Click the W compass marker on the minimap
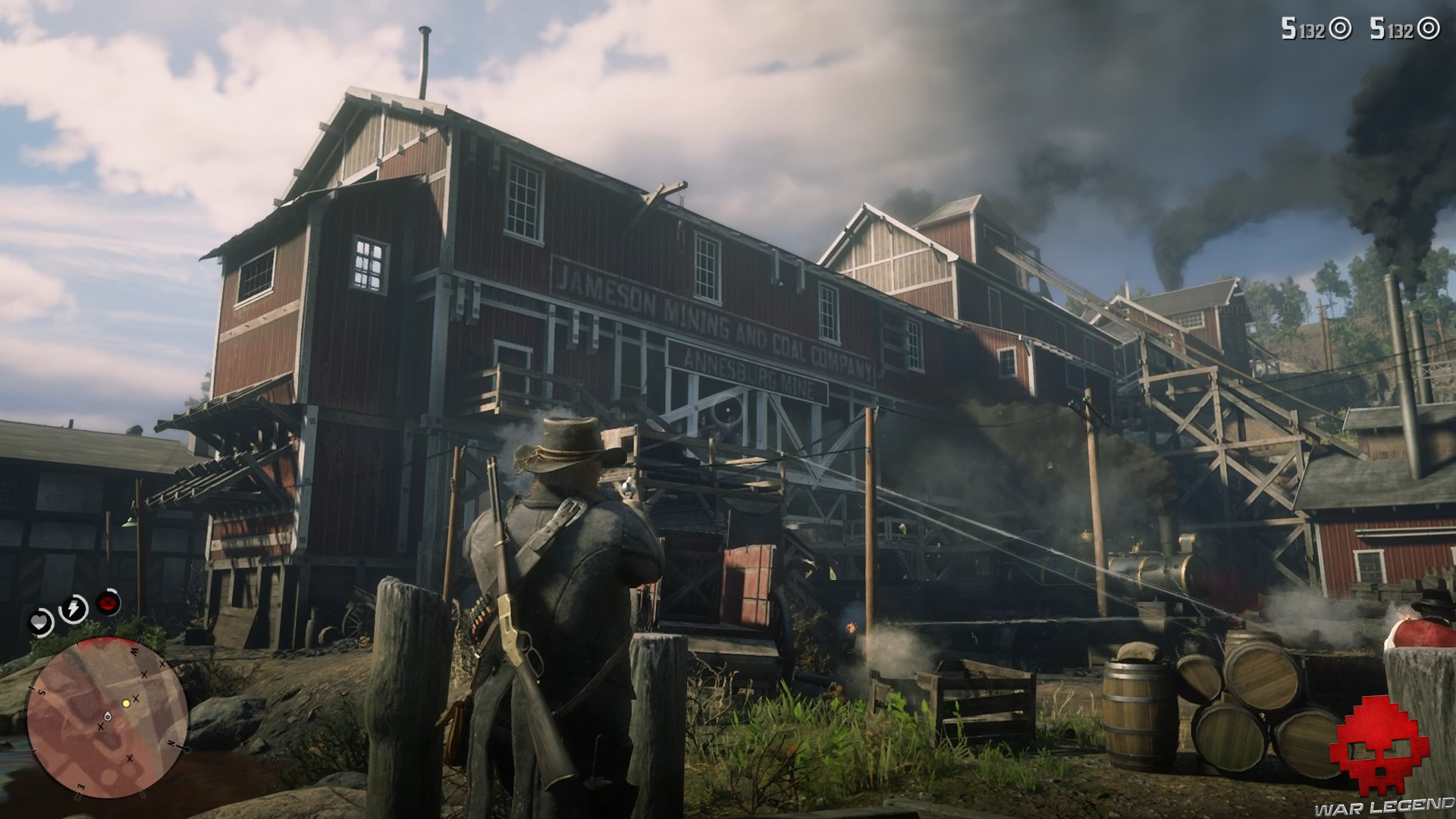The height and width of the screenshot is (819, 1456). pos(134,650)
